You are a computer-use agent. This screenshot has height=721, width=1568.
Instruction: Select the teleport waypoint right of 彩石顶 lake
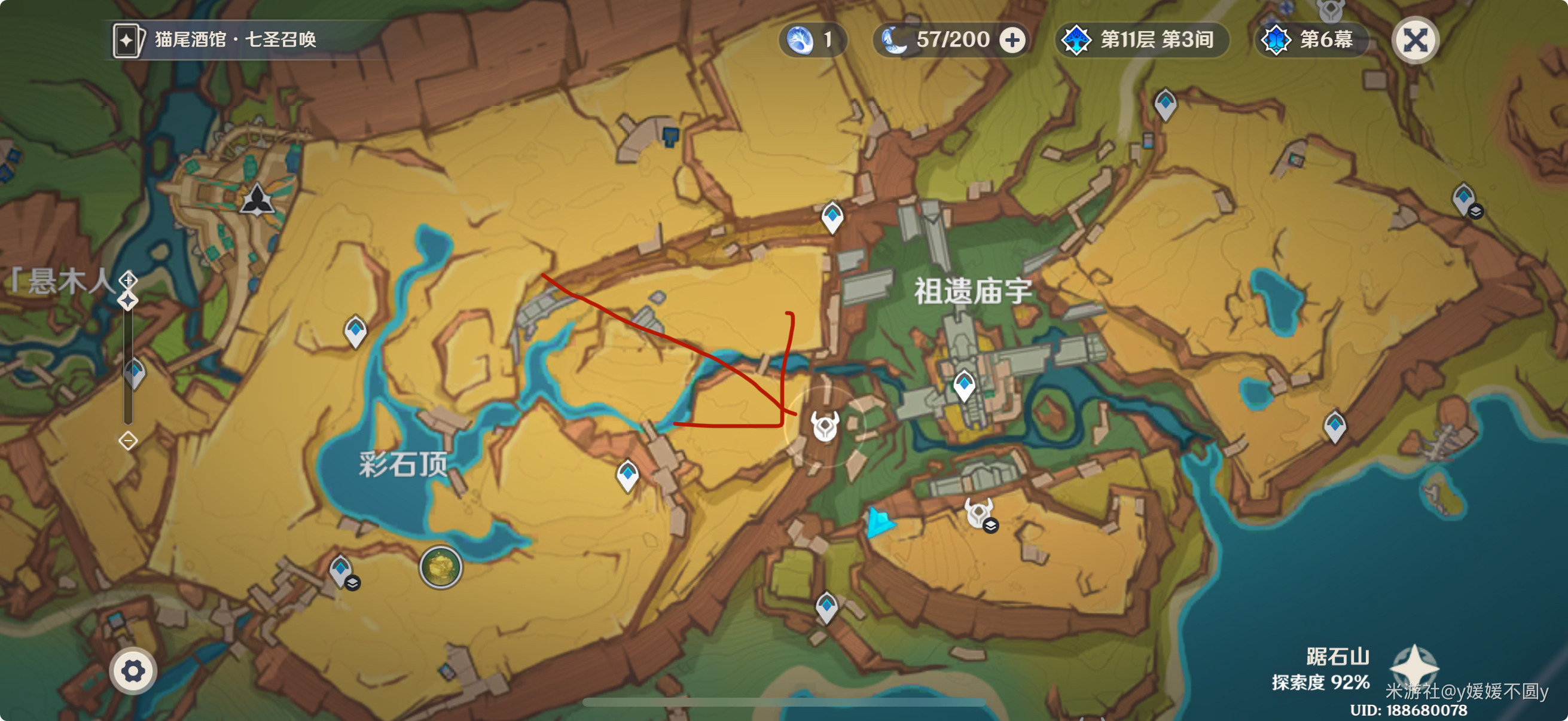[627, 475]
